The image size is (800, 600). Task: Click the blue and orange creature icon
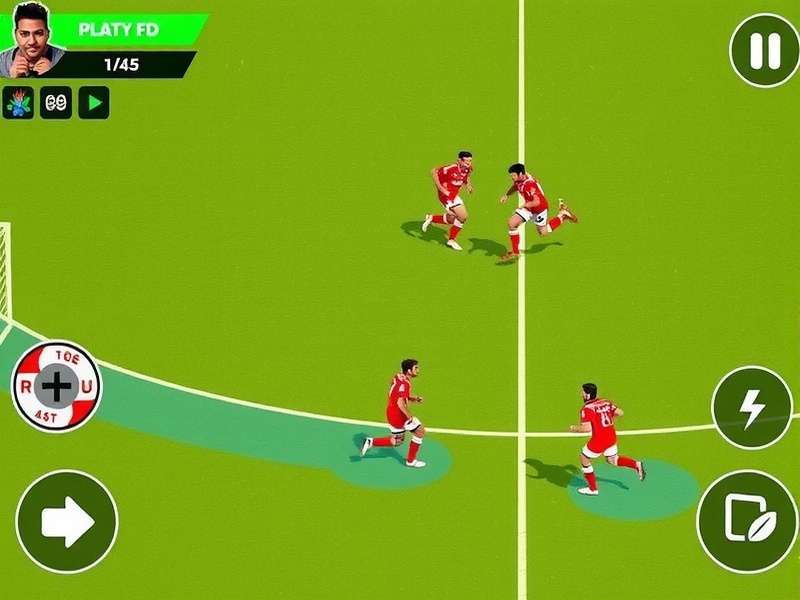[18, 102]
